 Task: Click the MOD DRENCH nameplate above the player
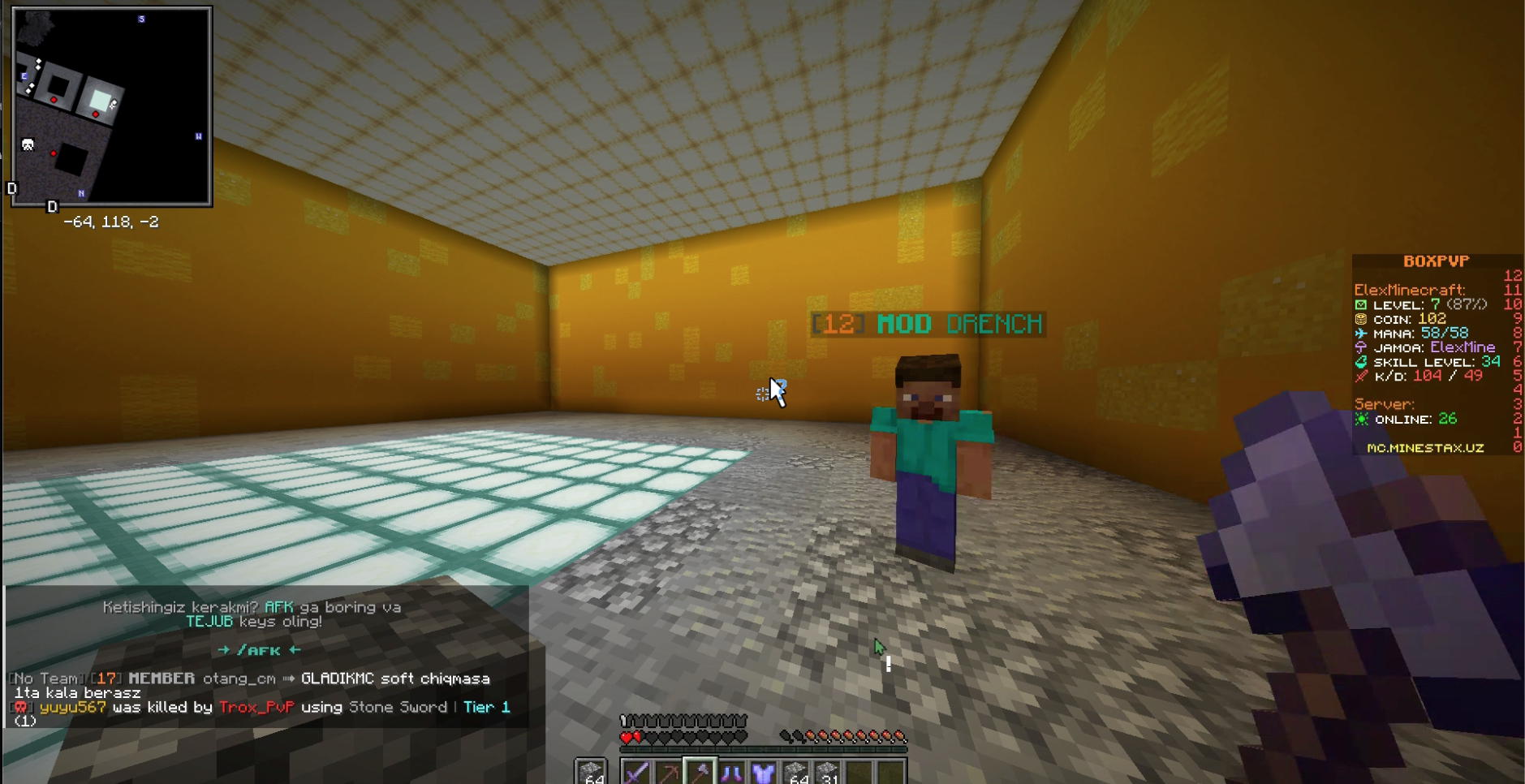click(926, 323)
